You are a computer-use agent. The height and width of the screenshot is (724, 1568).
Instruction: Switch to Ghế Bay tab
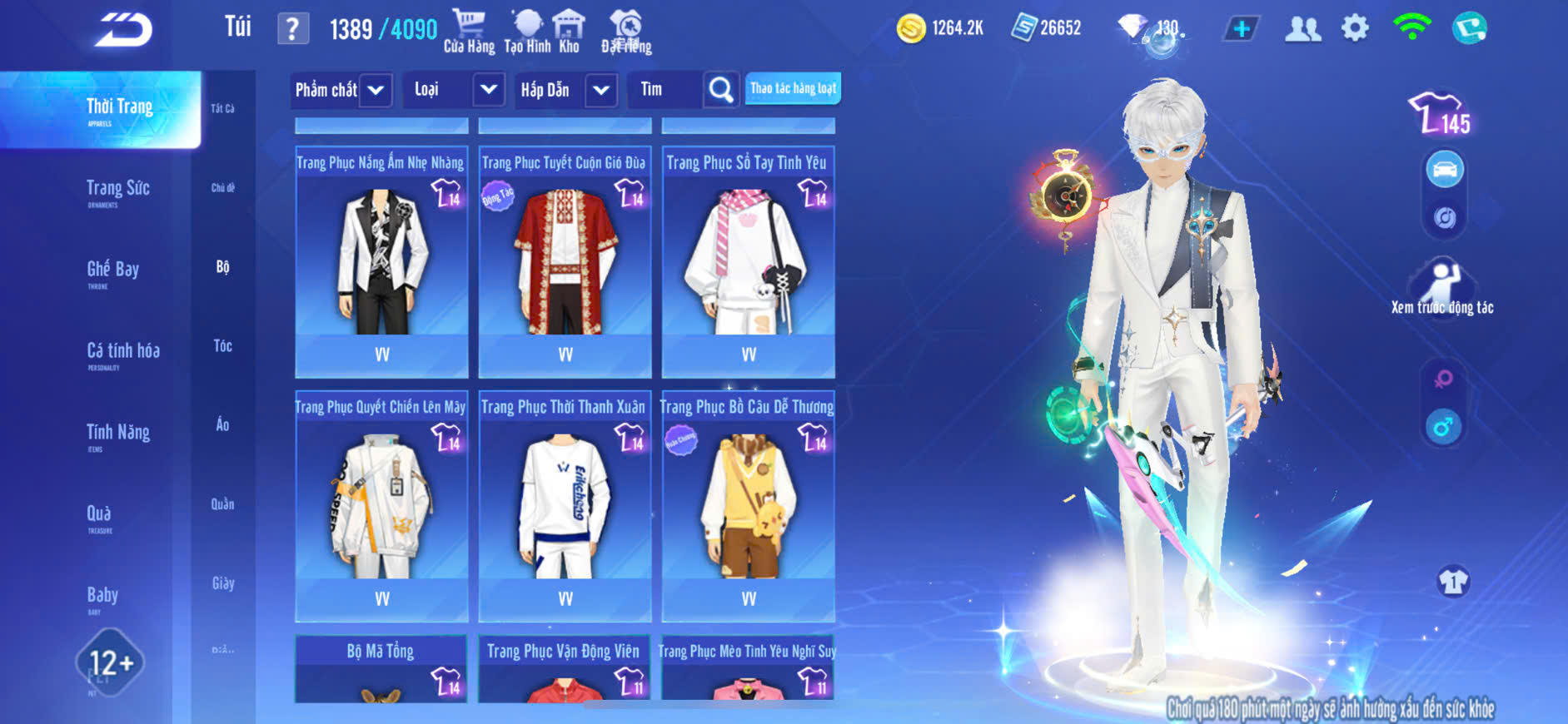point(112,270)
